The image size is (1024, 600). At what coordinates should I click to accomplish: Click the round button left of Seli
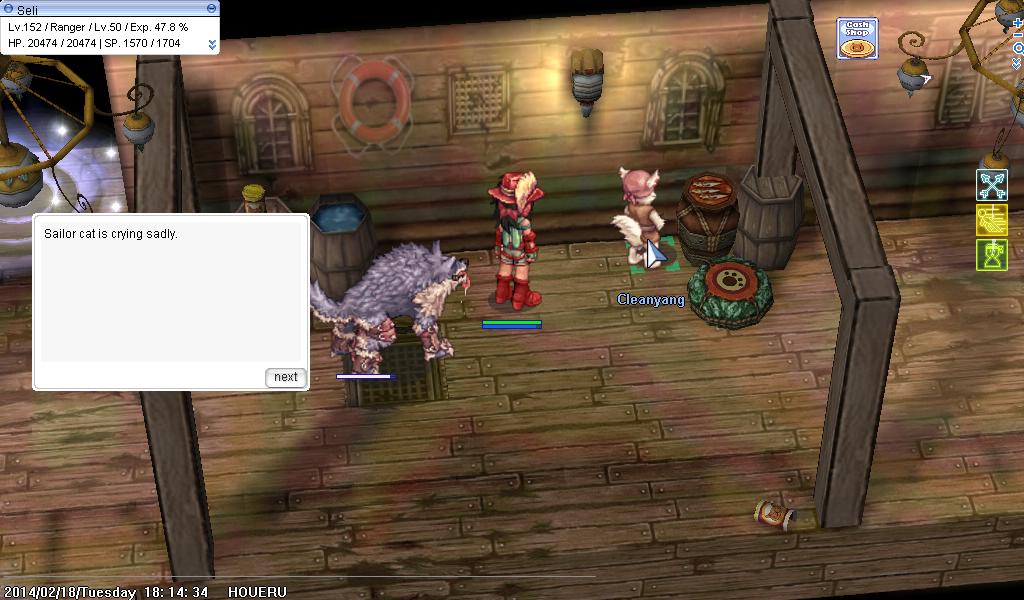(8, 8)
